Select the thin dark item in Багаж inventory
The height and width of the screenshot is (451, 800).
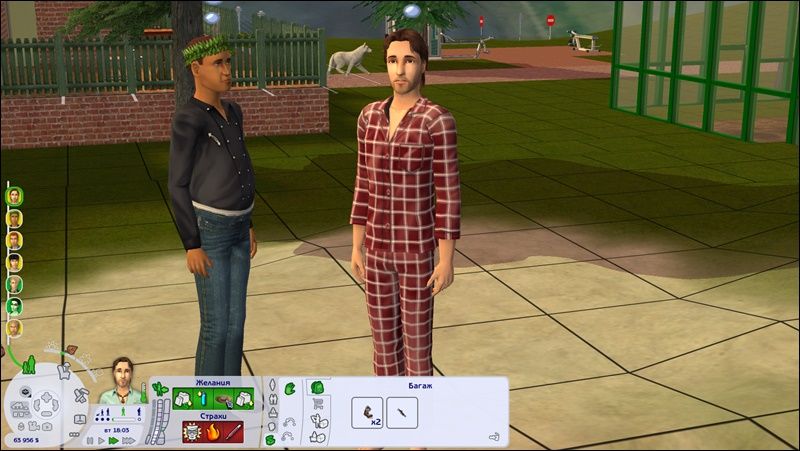point(401,412)
